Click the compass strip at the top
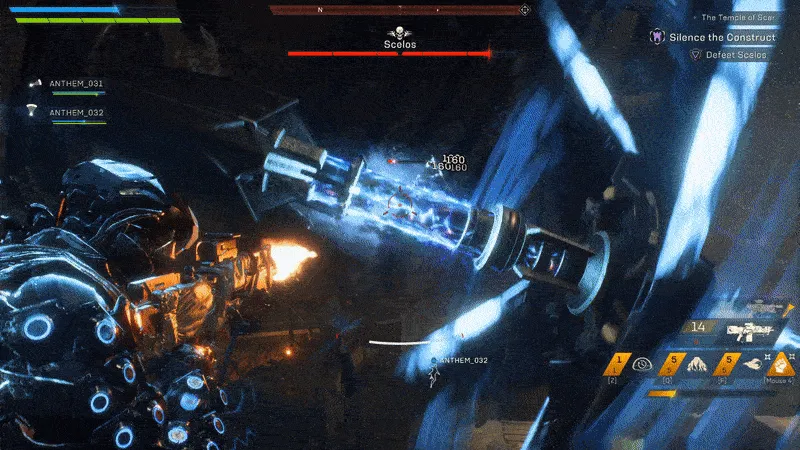Viewport: 800px width, 450px height. 400,10
